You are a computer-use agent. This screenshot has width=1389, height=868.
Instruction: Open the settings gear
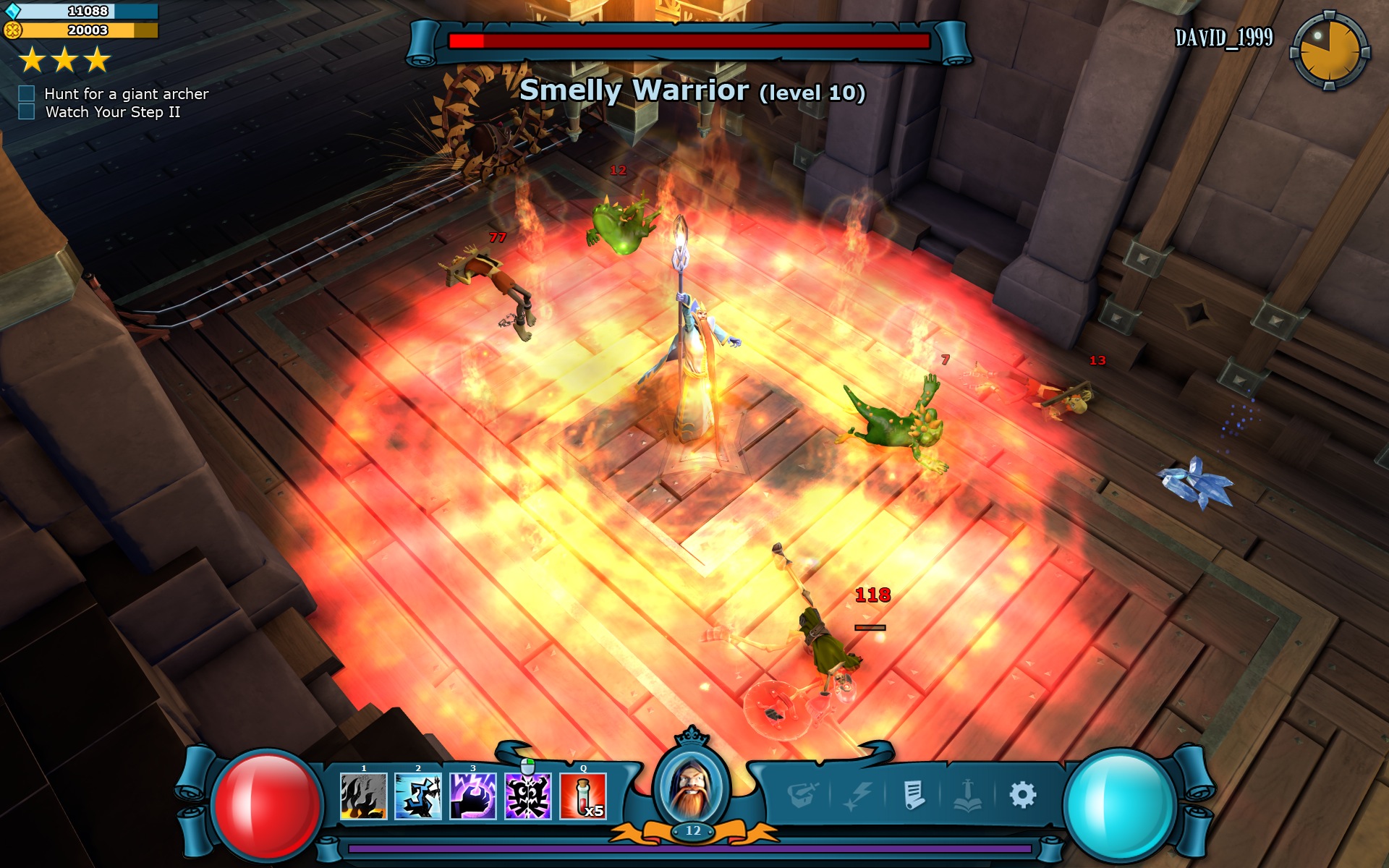coord(1021,793)
